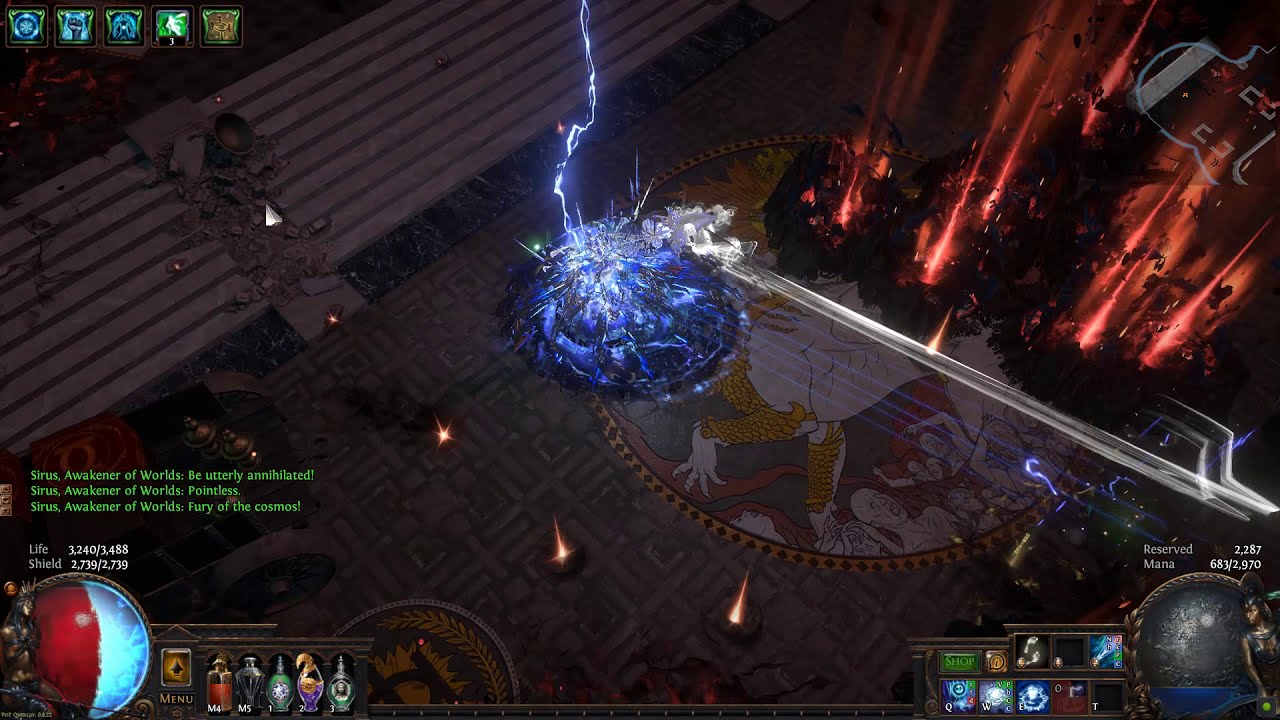This screenshot has width=1280, height=720.
Task: Activate the W lightning orb skill
Action: [x=995, y=695]
